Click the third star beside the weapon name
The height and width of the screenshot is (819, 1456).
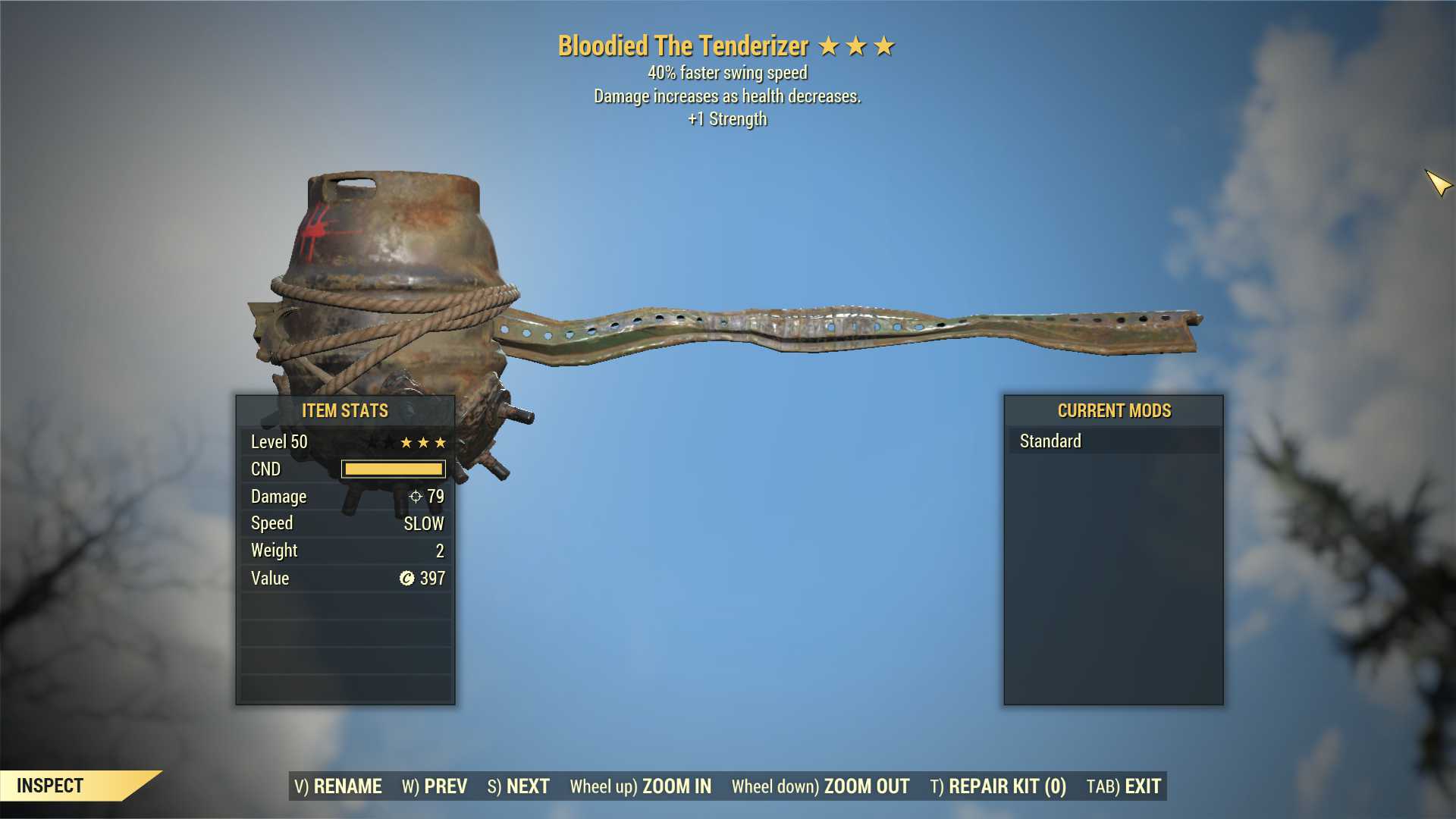(x=883, y=45)
